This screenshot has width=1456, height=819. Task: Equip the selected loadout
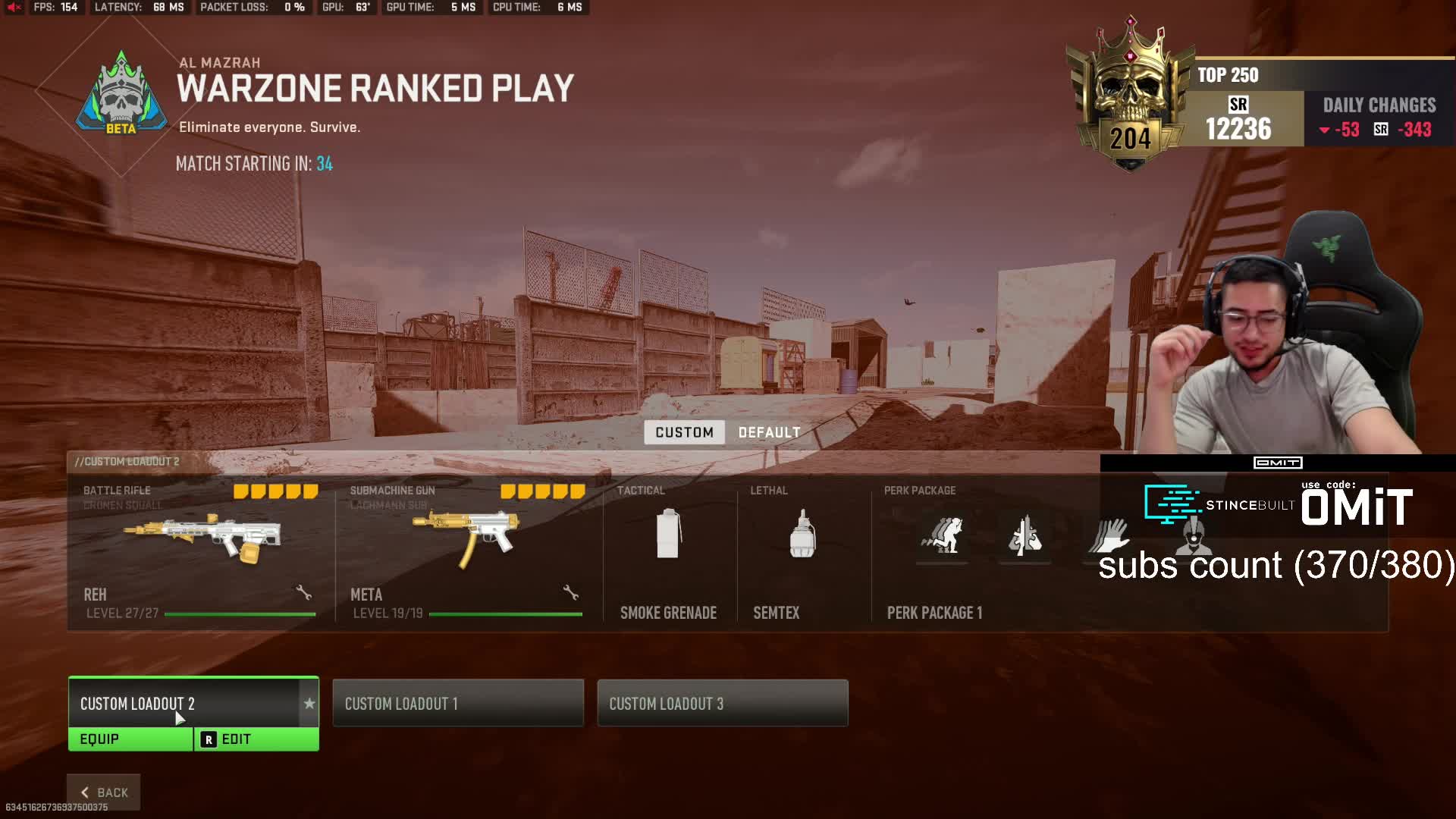pyautogui.click(x=130, y=739)
